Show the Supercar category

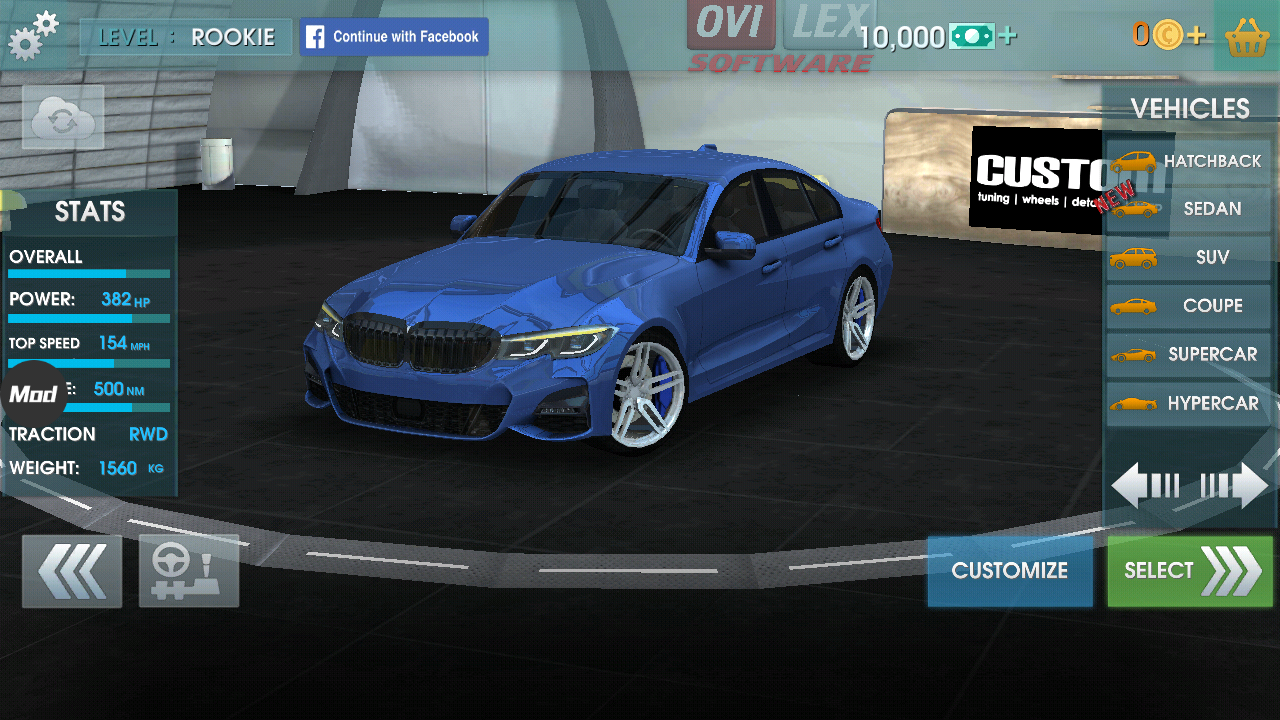[1188, 354]
